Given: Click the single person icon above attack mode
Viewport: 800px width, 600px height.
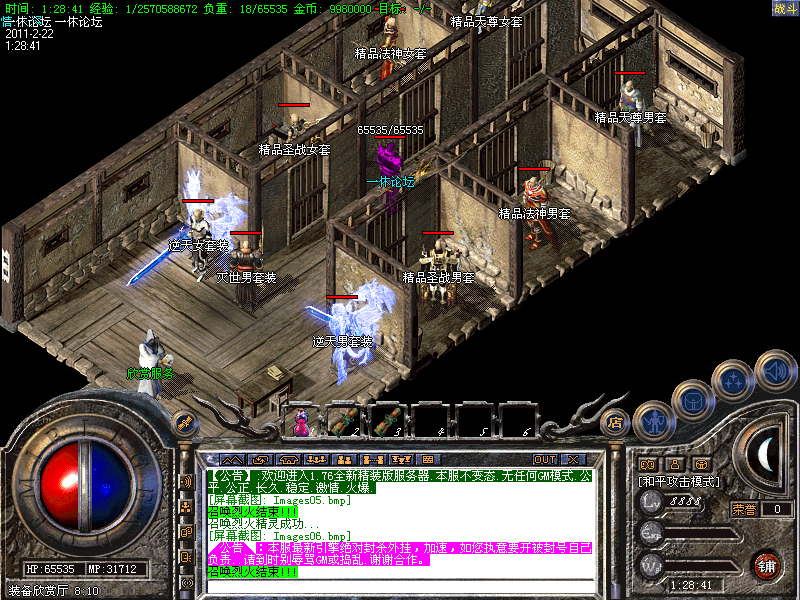Looking at the screenshot, I should click(675, 464).
